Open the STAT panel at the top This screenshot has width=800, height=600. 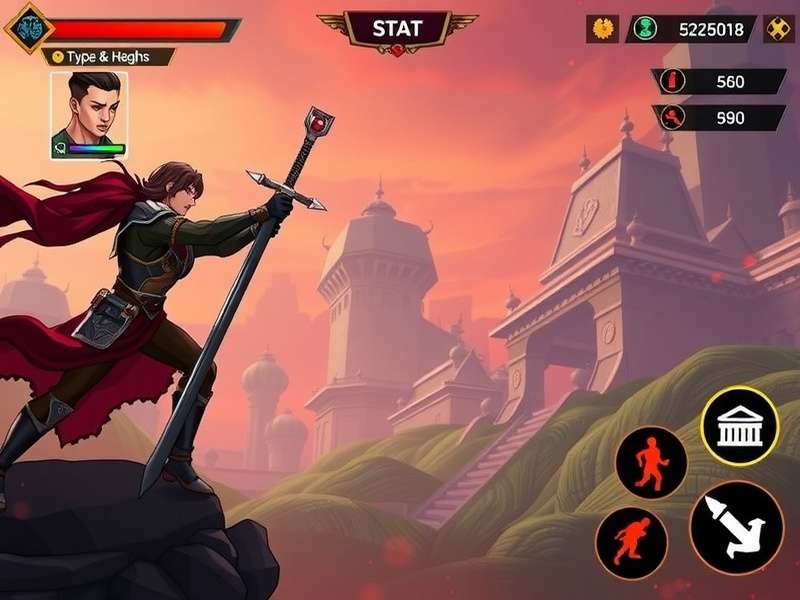(397, 28)
